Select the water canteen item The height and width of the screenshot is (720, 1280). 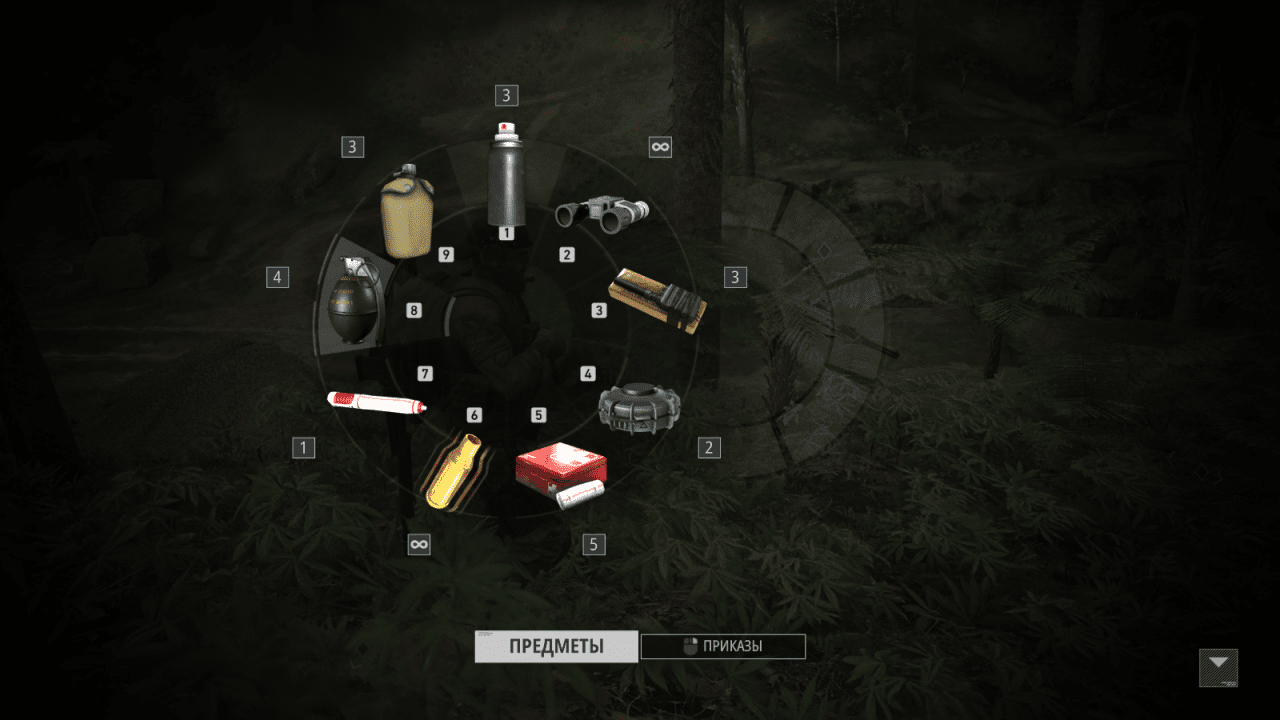pyautogui.click(x=404, y=212)
